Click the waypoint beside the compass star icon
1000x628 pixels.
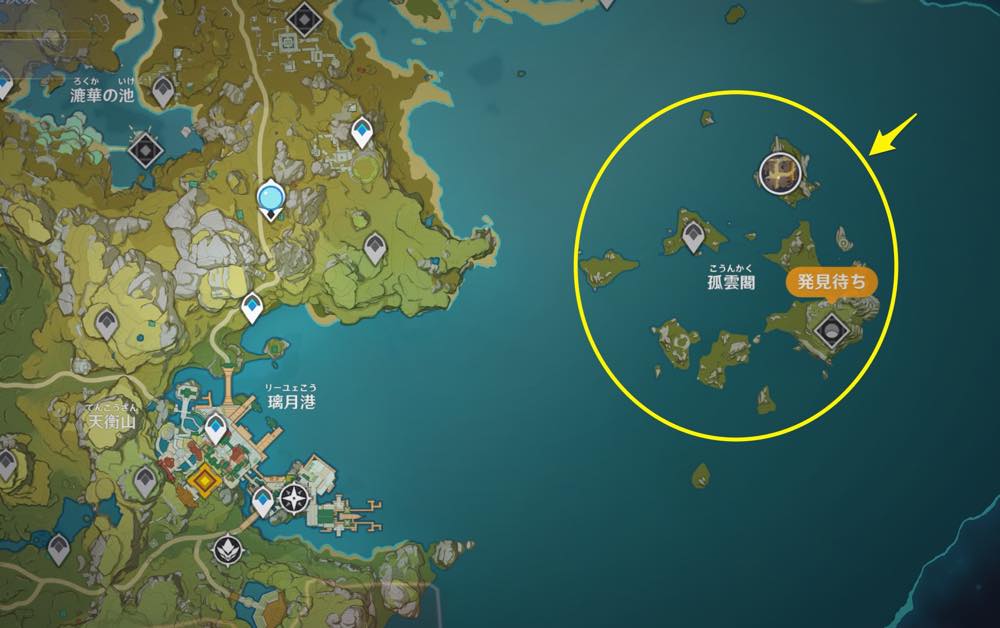(x=263, y=501)
